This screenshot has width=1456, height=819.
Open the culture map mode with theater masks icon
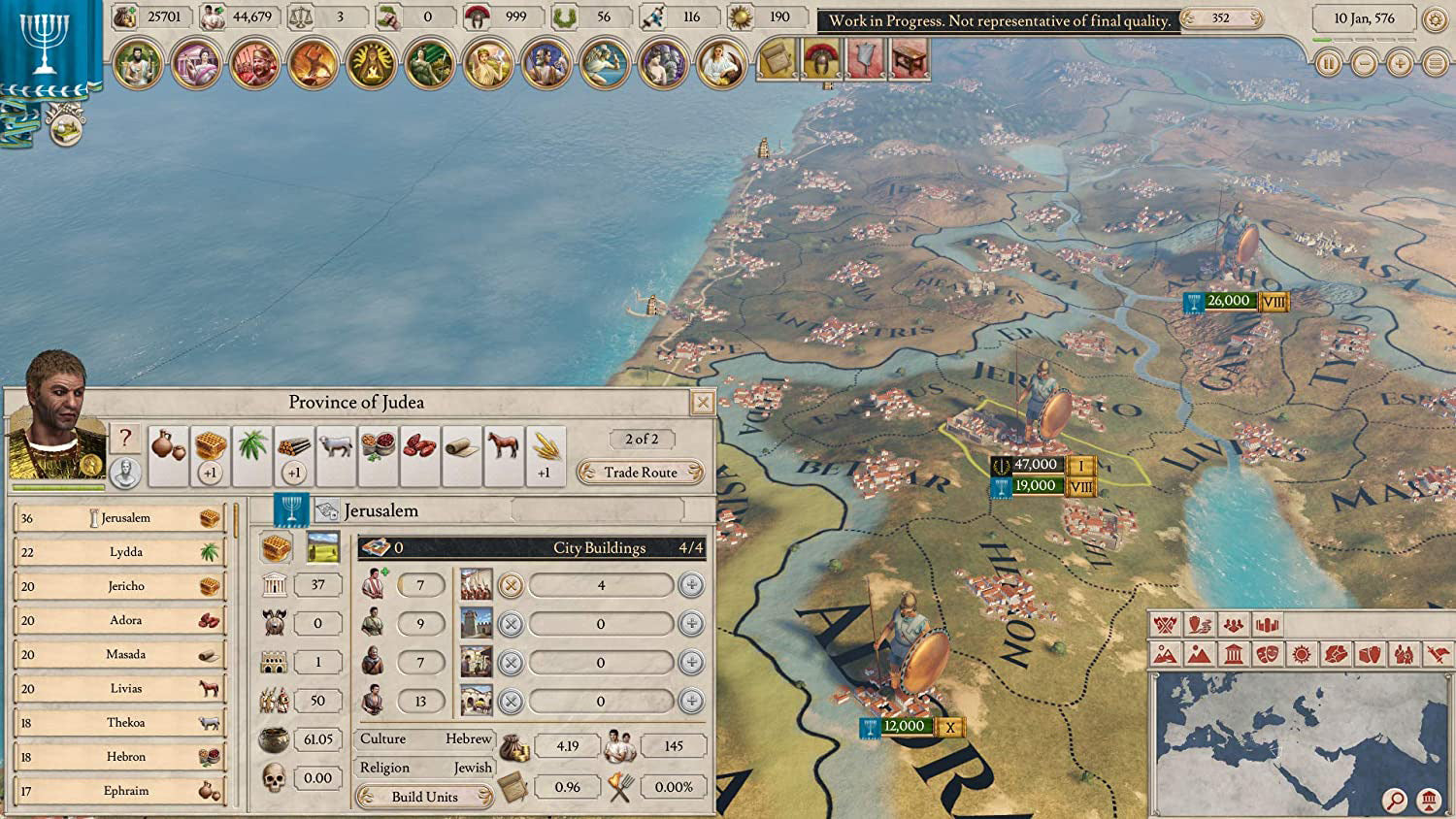(x=1266, y=655)
